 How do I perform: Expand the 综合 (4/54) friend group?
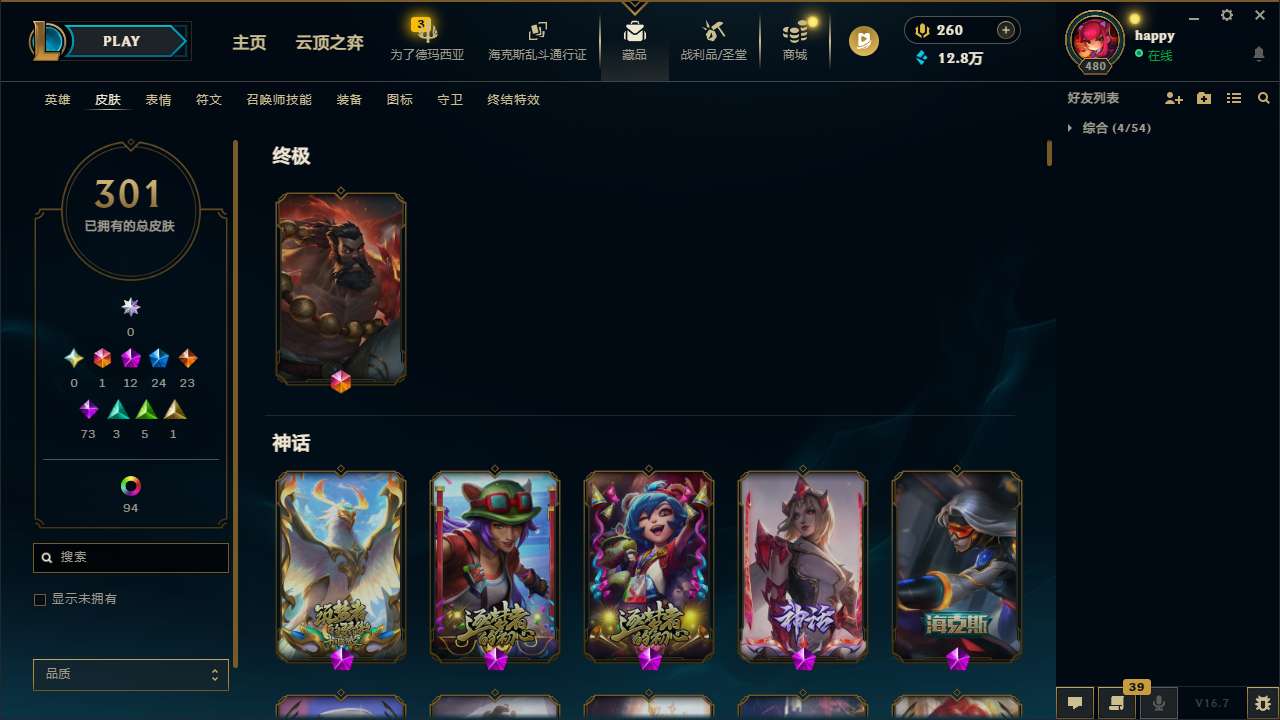pos(1071,128)
